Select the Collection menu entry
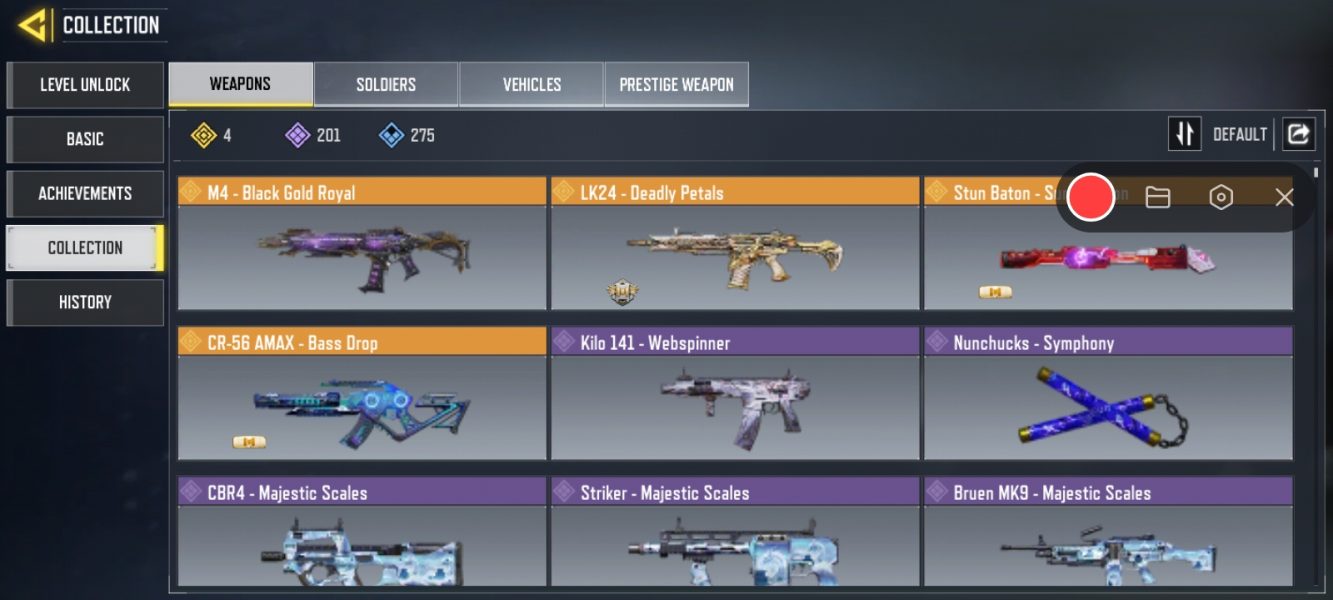 pos(85,248)
